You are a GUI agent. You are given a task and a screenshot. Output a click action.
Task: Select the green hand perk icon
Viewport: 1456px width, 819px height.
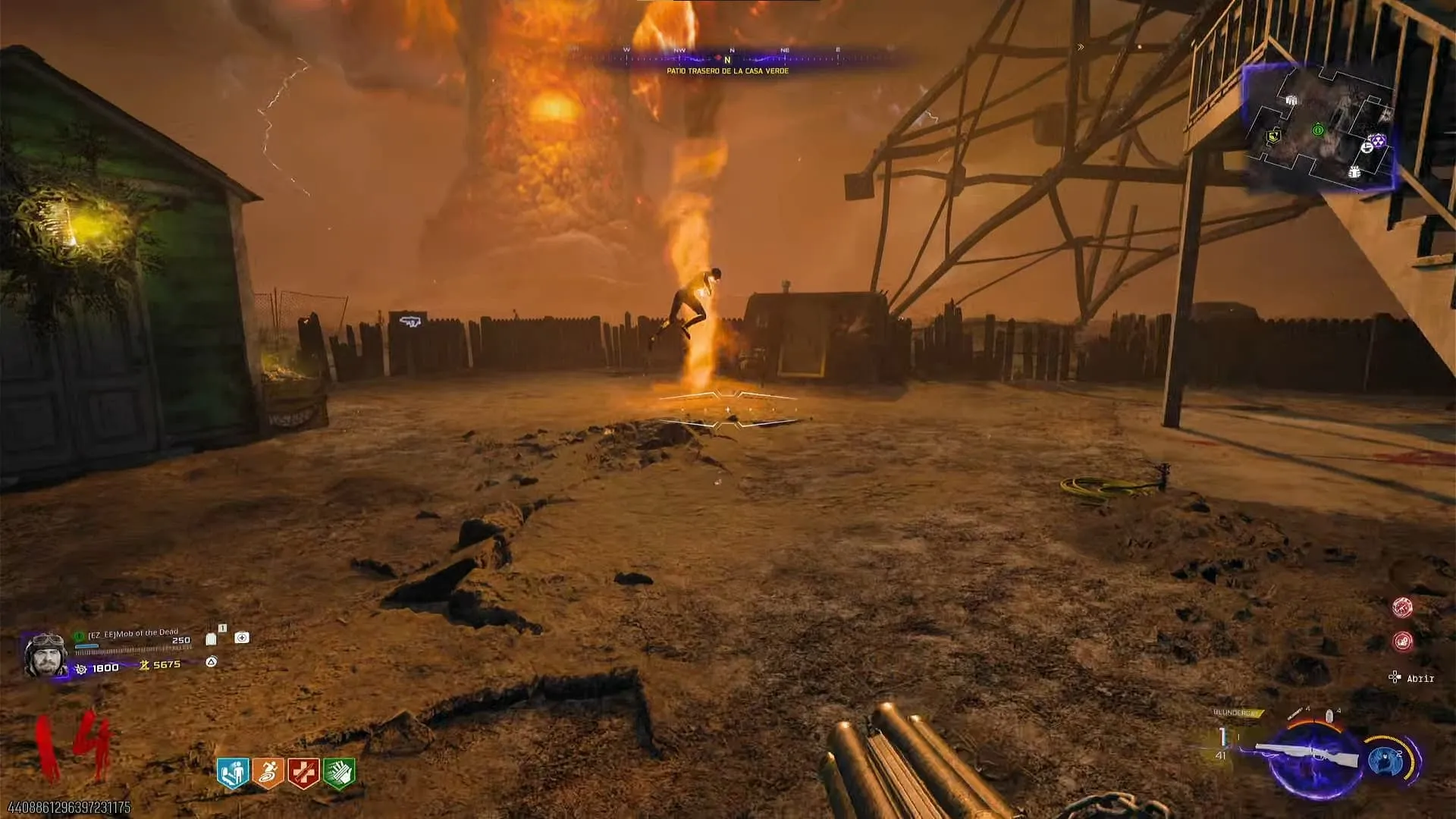pos(339,773)
